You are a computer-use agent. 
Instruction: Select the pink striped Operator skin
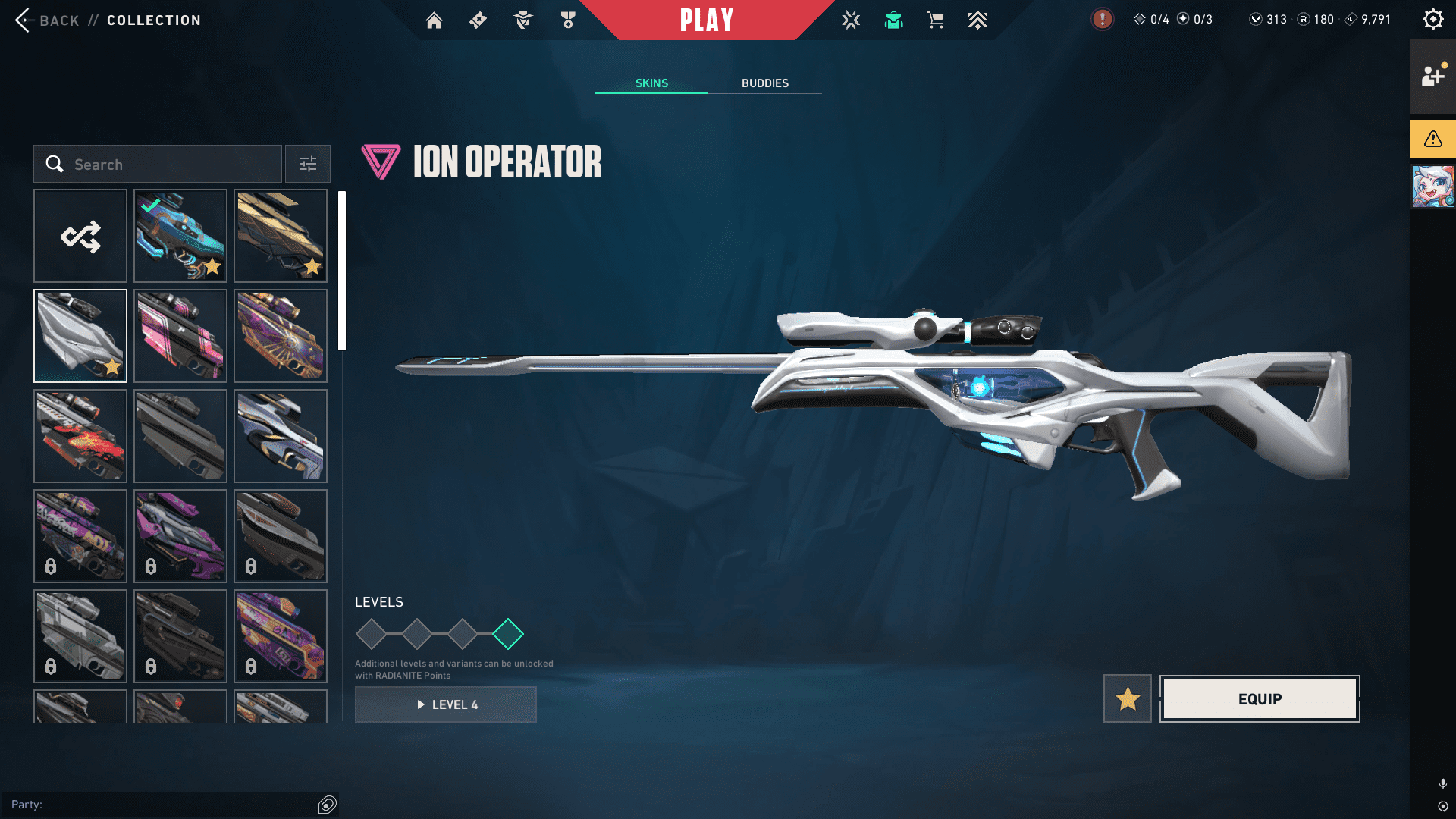coord(180,336)
